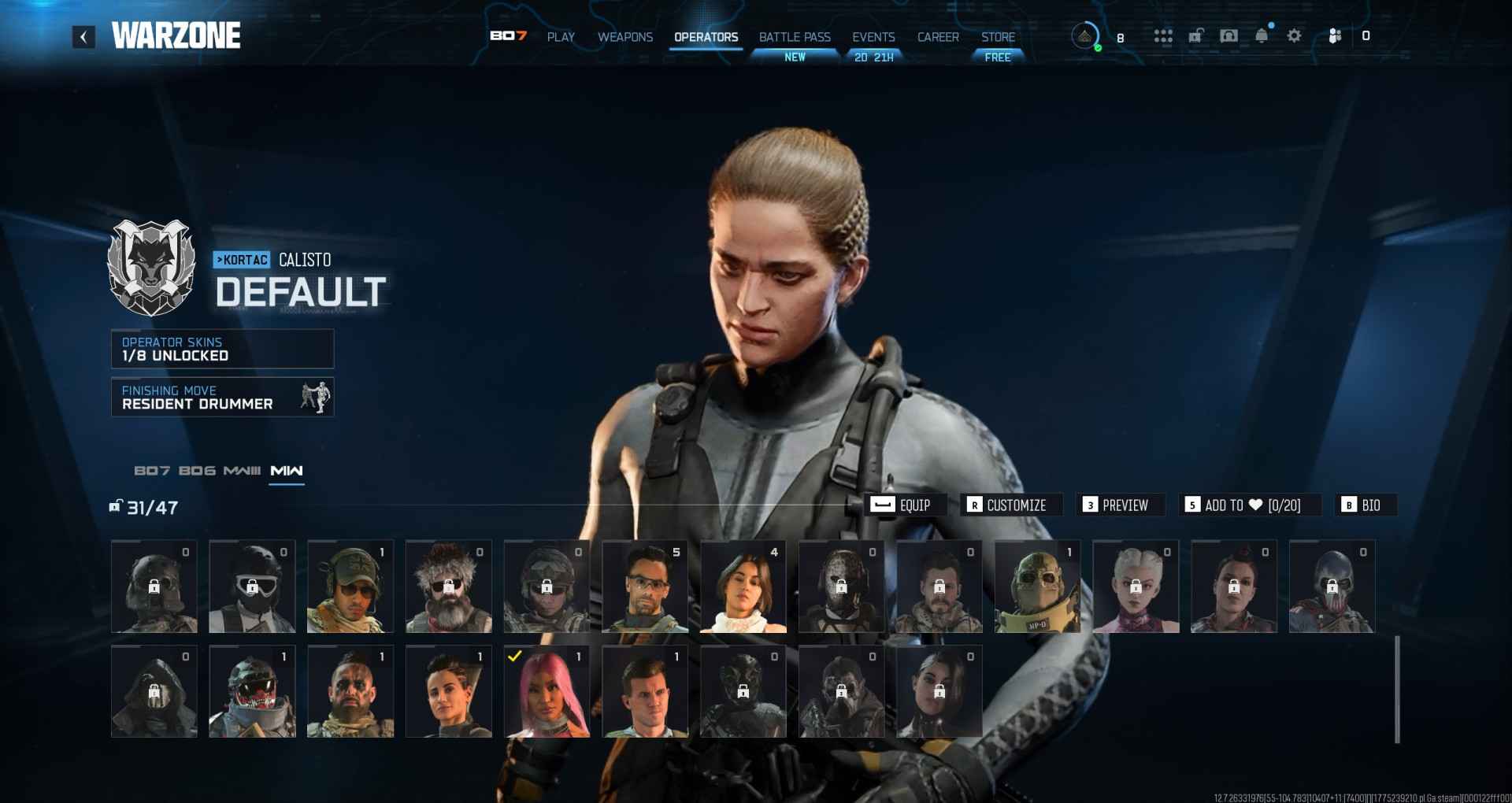Read the operator Bio
Screen dimensions: 1512x803
(x=1362, y=505)
